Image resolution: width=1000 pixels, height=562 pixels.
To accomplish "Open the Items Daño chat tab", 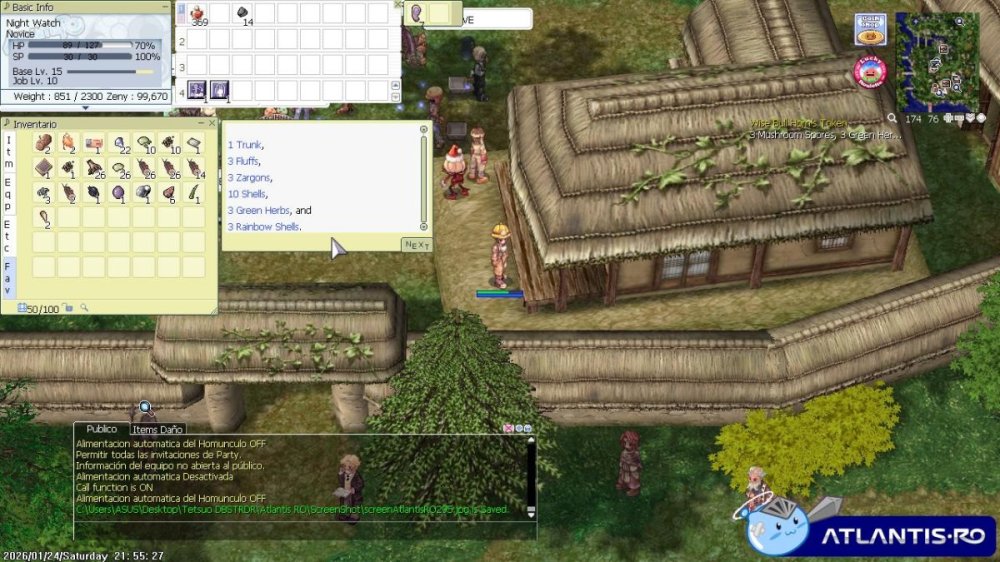I will (x=158, y=429).
